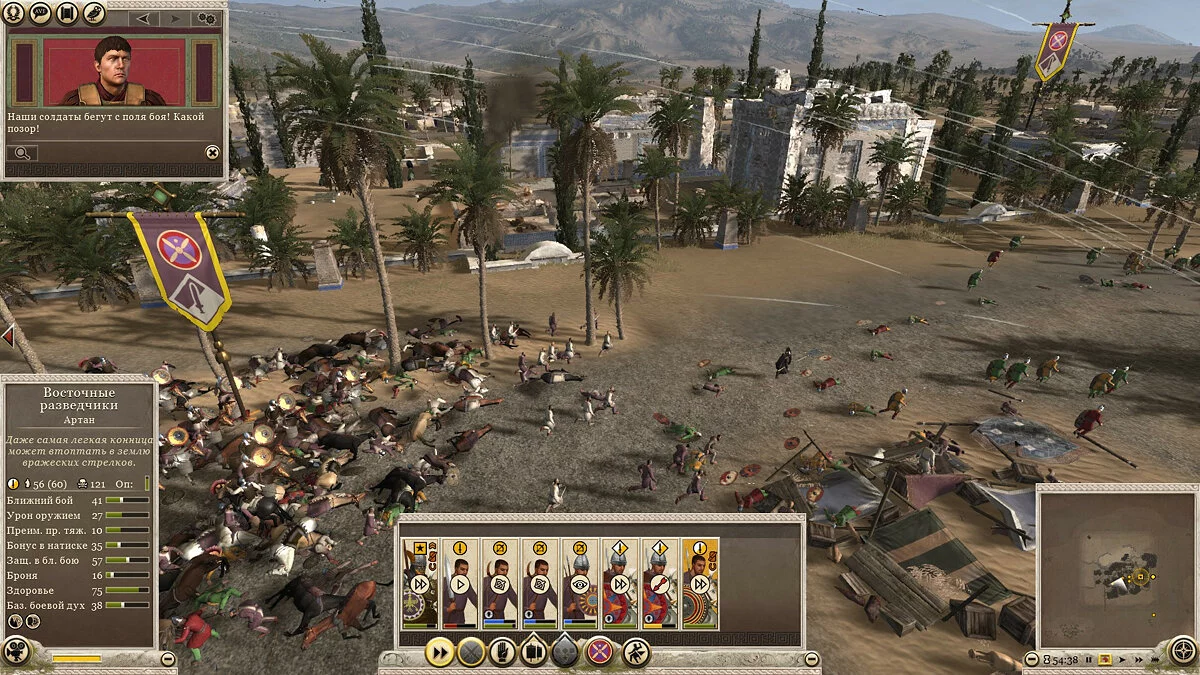The height and width of the screenshot is (675, 1200).
Task: Set battle speed to fast forward
Action: coord(1138,661)
